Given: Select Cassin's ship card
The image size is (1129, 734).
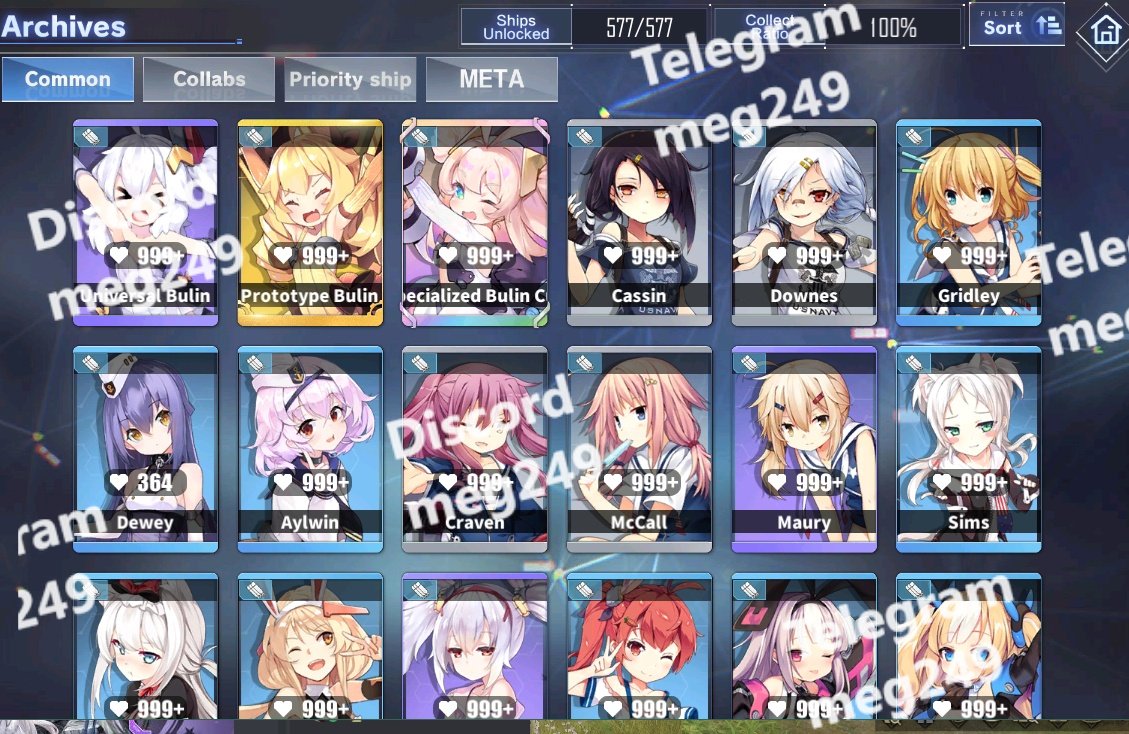Looking at the screenshot, I should [x=639, y=222].
